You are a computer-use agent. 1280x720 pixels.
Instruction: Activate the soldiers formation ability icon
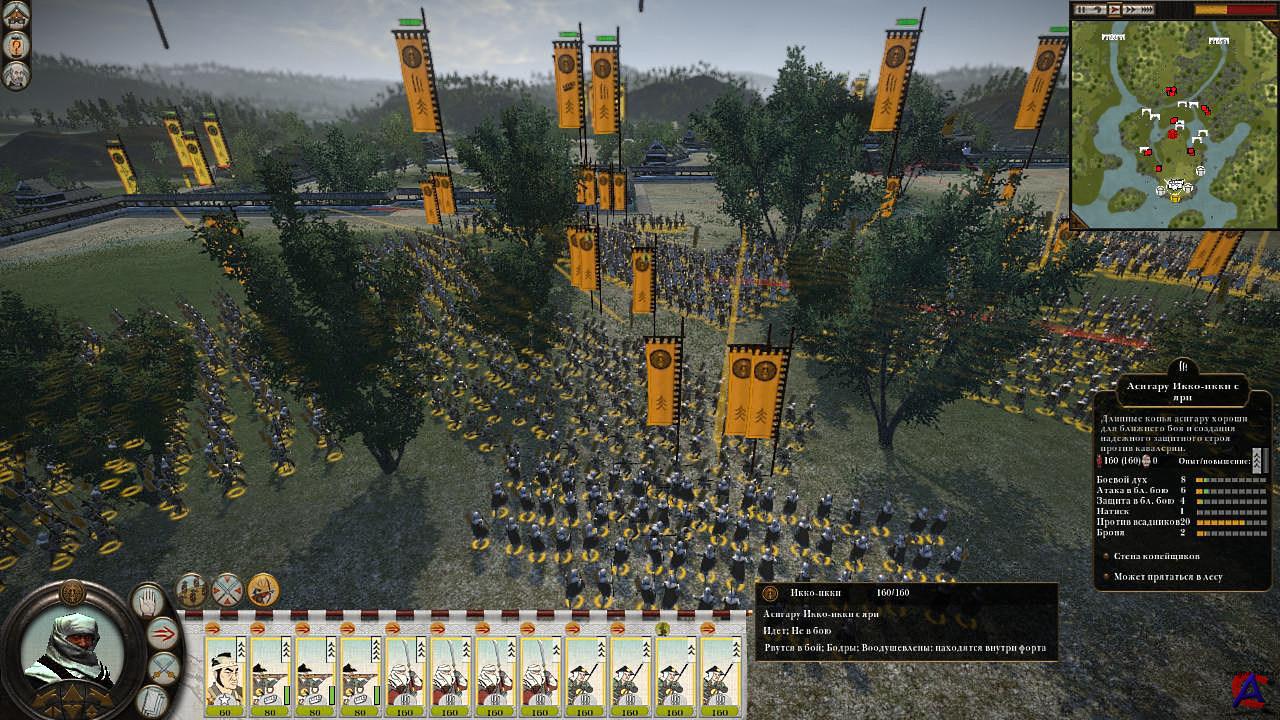coord(192,590)
